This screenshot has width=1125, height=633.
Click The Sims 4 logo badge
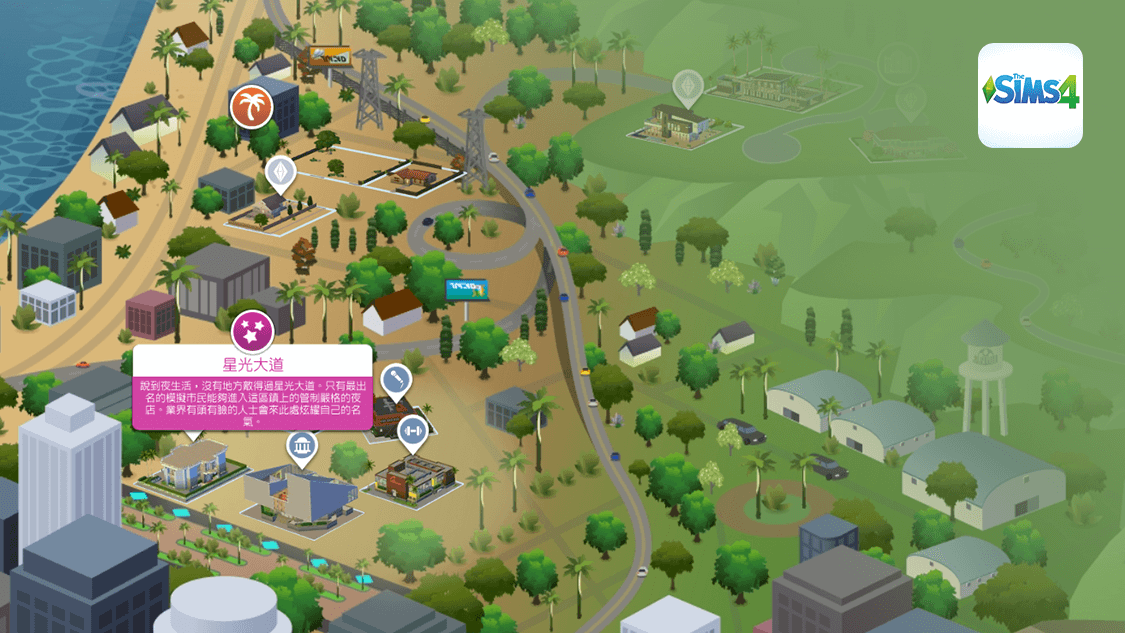[x=1030, y=95]
